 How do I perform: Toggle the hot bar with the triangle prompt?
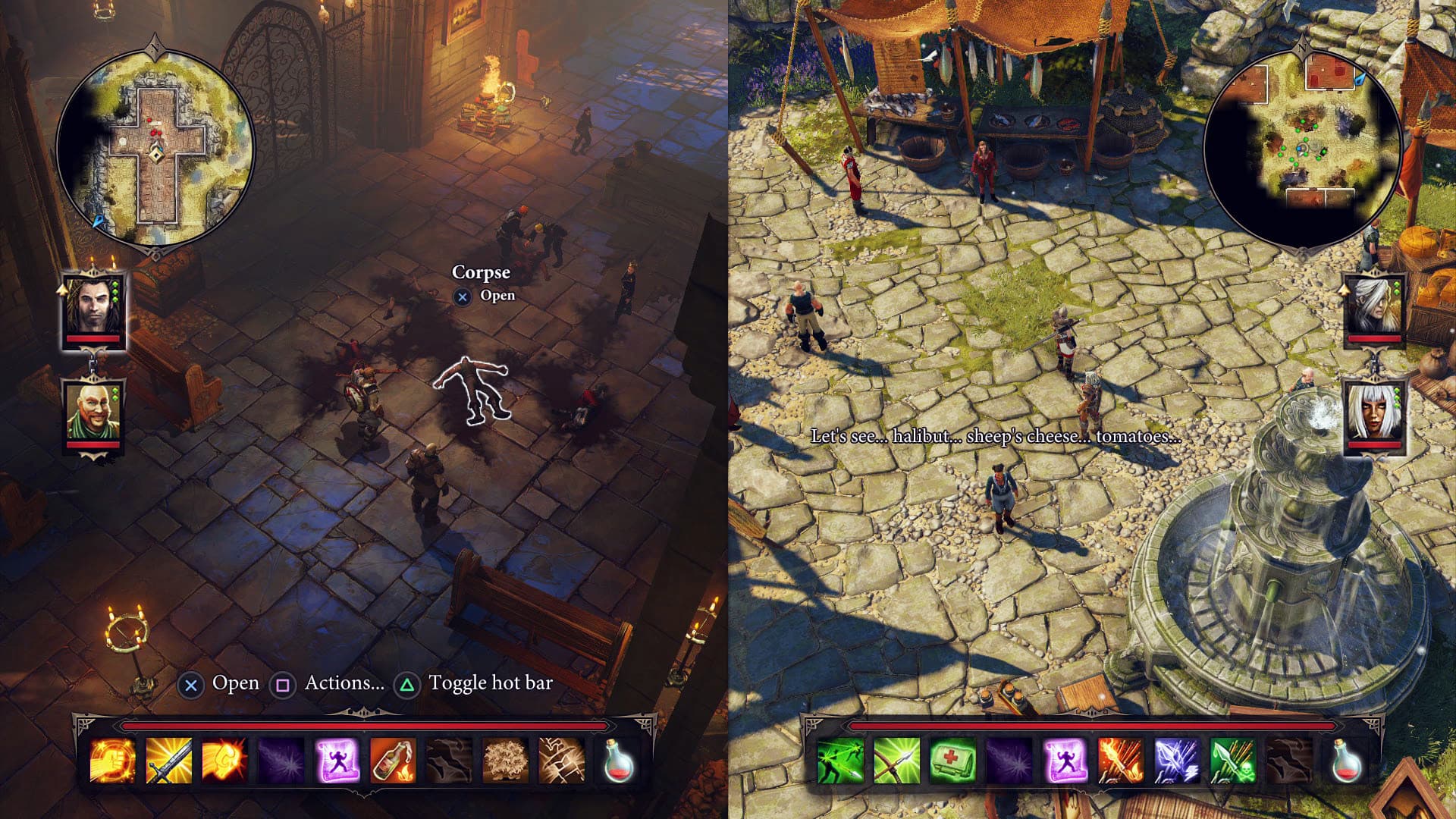coord(407,682)
